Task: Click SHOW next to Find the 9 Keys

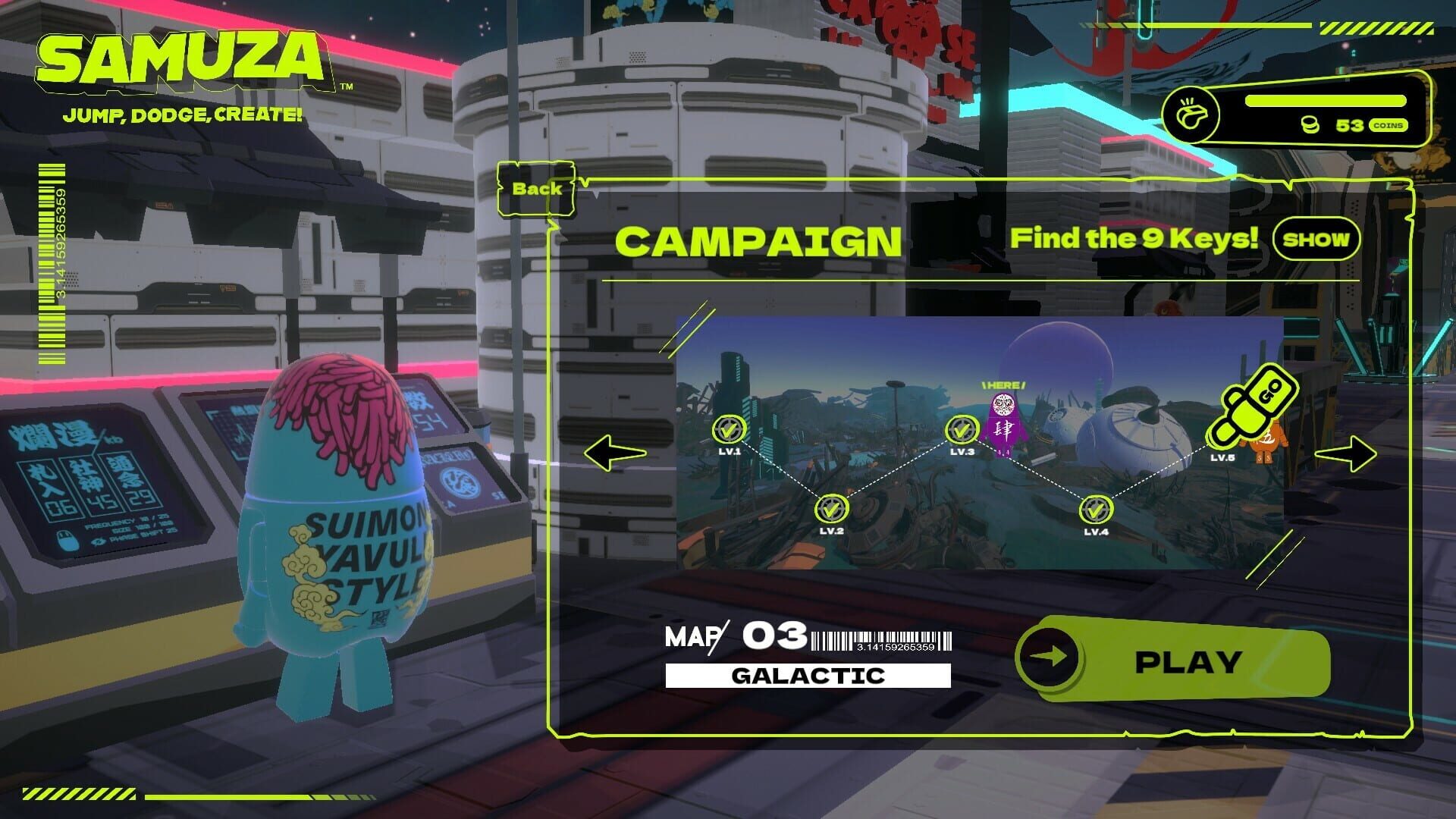Action: 1316,240
